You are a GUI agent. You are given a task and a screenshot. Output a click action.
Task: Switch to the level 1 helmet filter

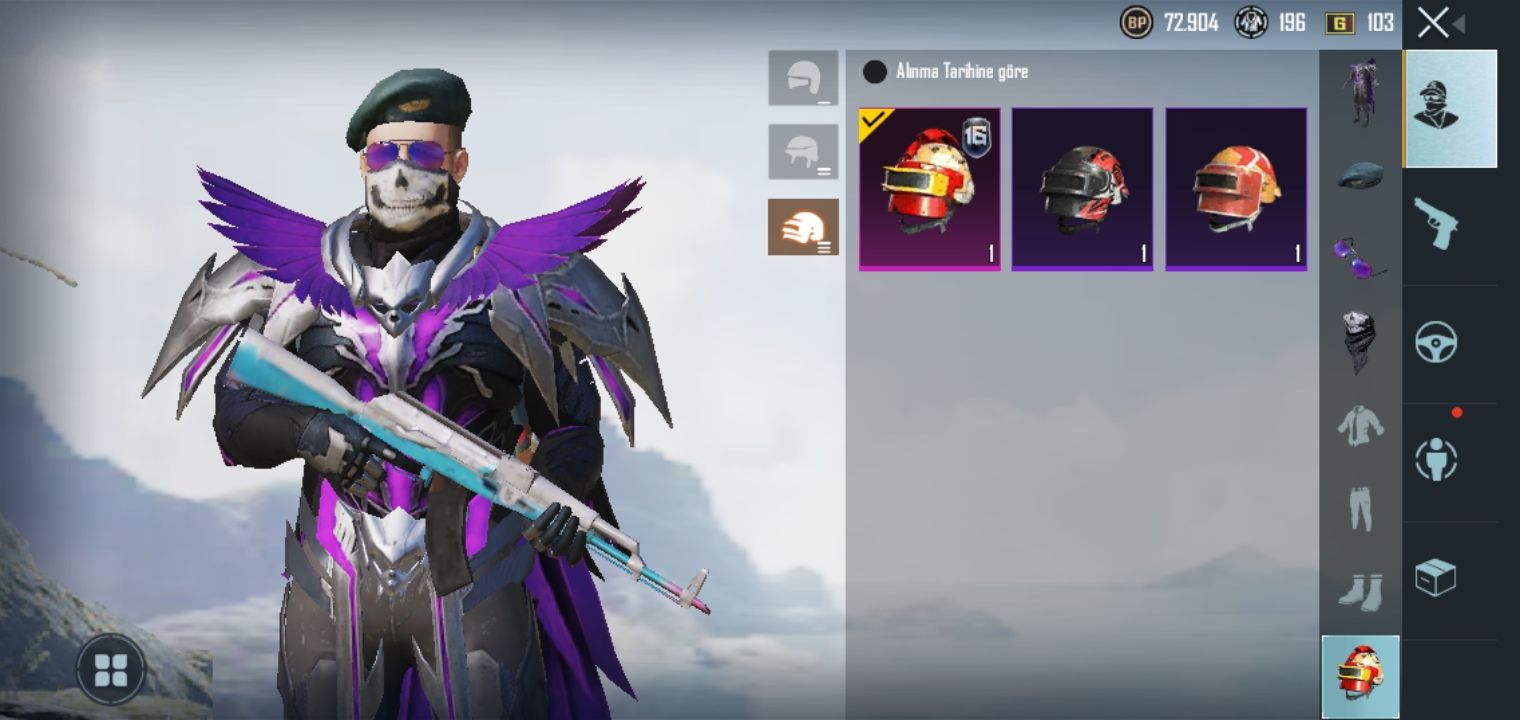click(x=803, y=78)
